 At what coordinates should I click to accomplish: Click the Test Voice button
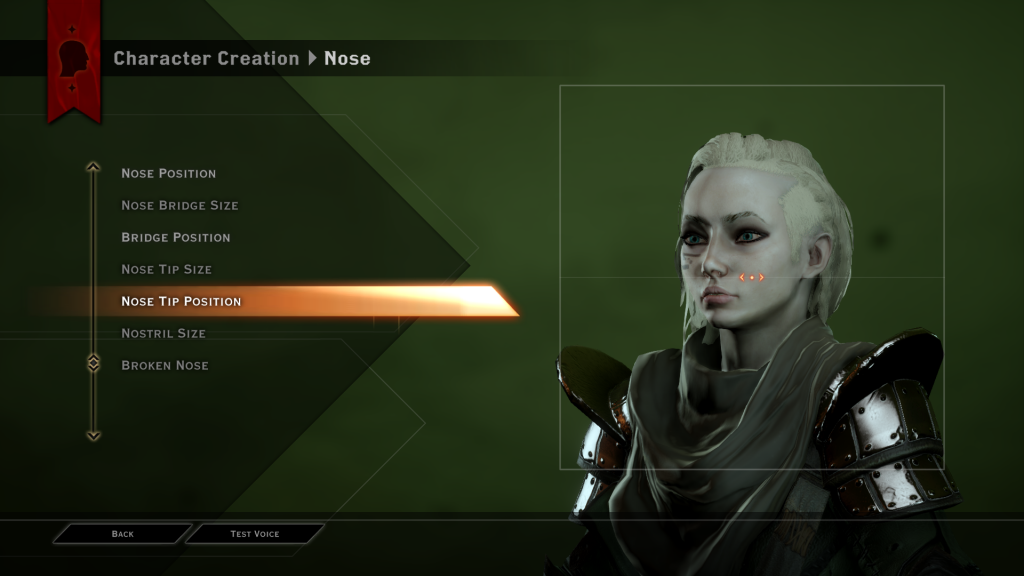pos(255,534)
